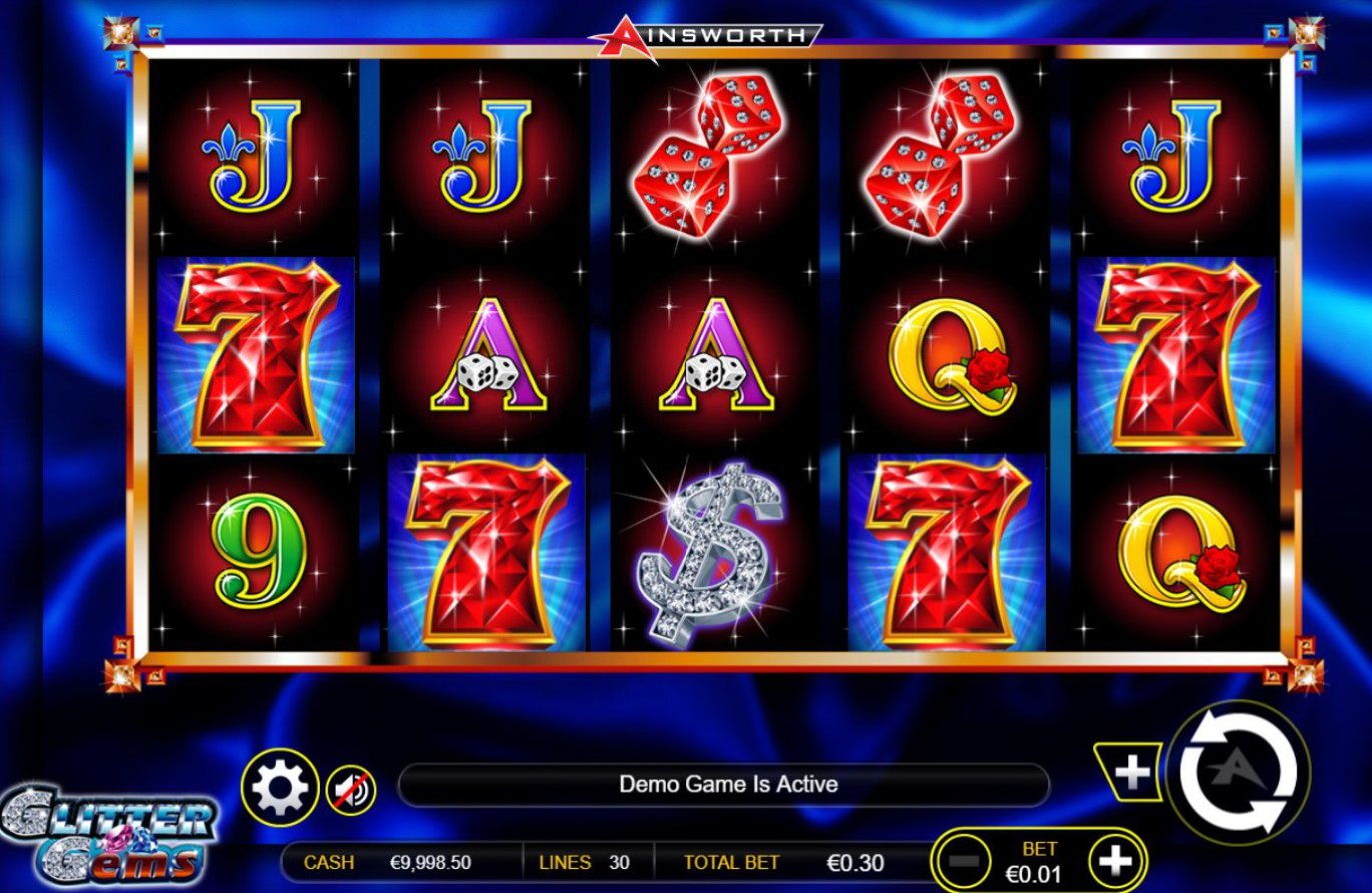This screenshot has height=893, width=1372.
Task: Open the plus tab beside the spin button
Action: [x=1131, y=771]
